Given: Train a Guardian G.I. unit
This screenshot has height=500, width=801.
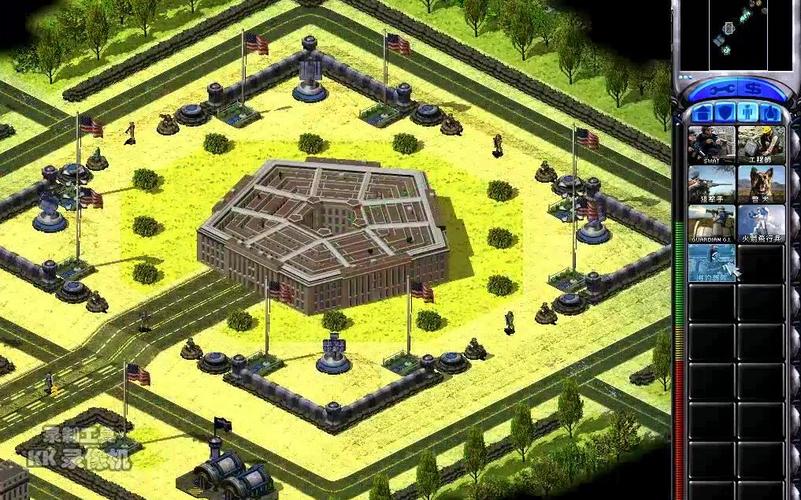Looking at the screenshot, I should [x=711, y=224].
